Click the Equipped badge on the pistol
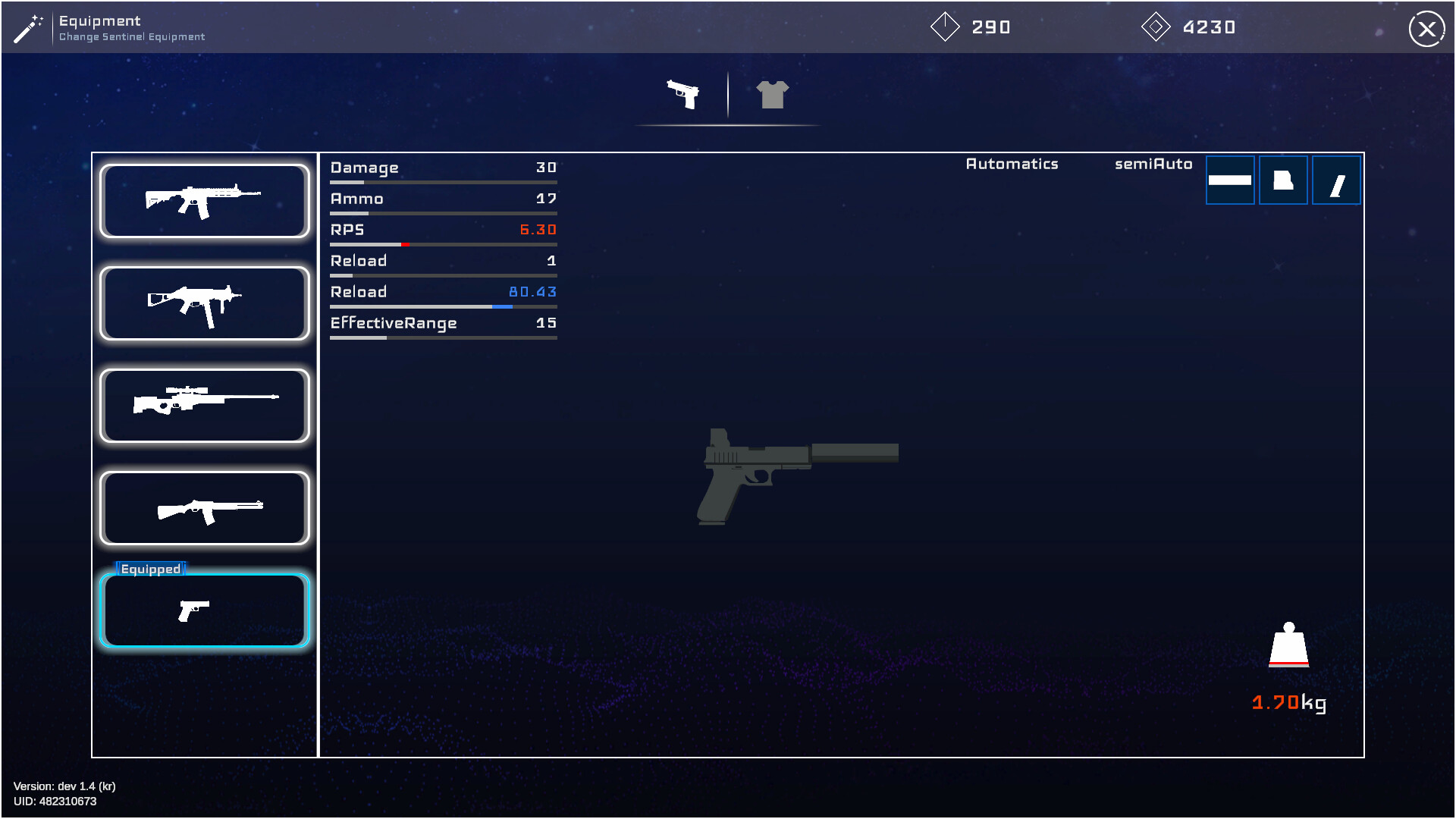1456x819 pixels. [149, 568]
